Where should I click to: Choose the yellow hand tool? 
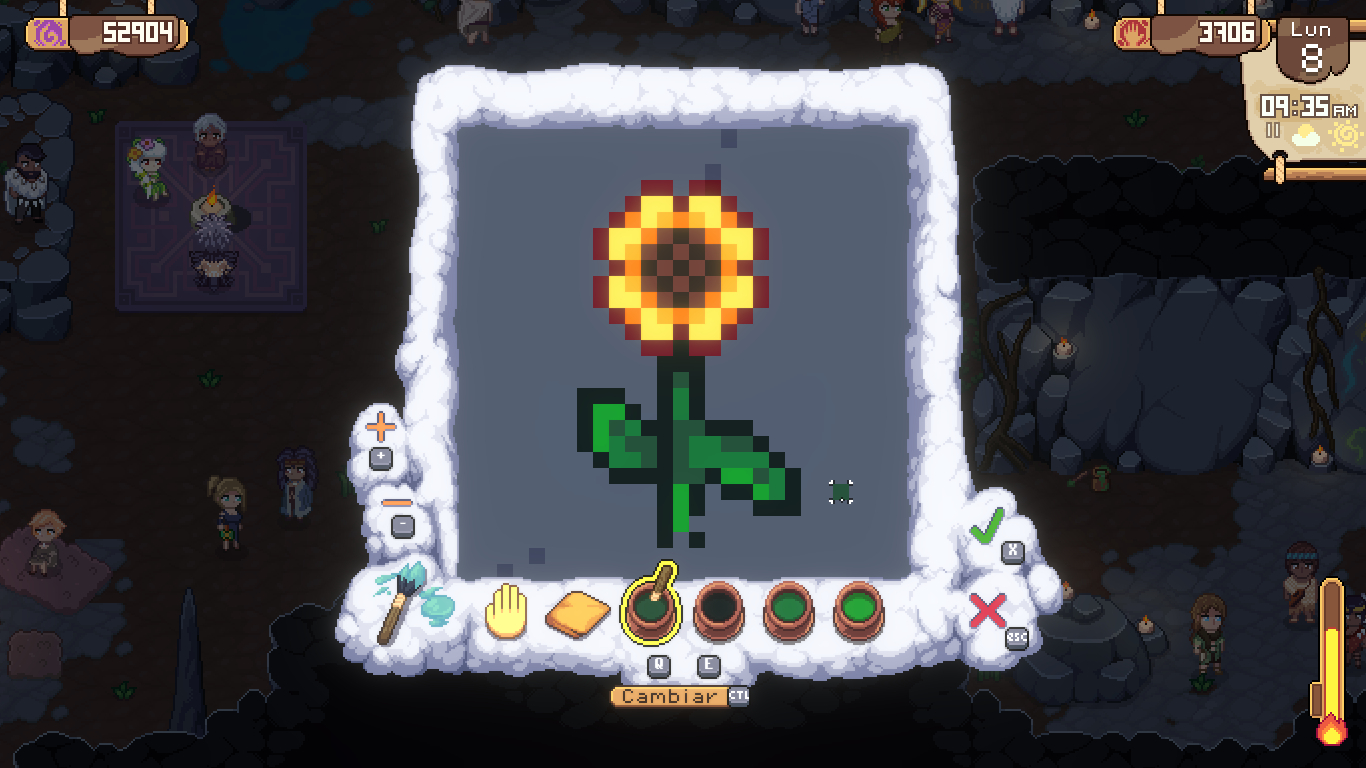tap(506, 609)
